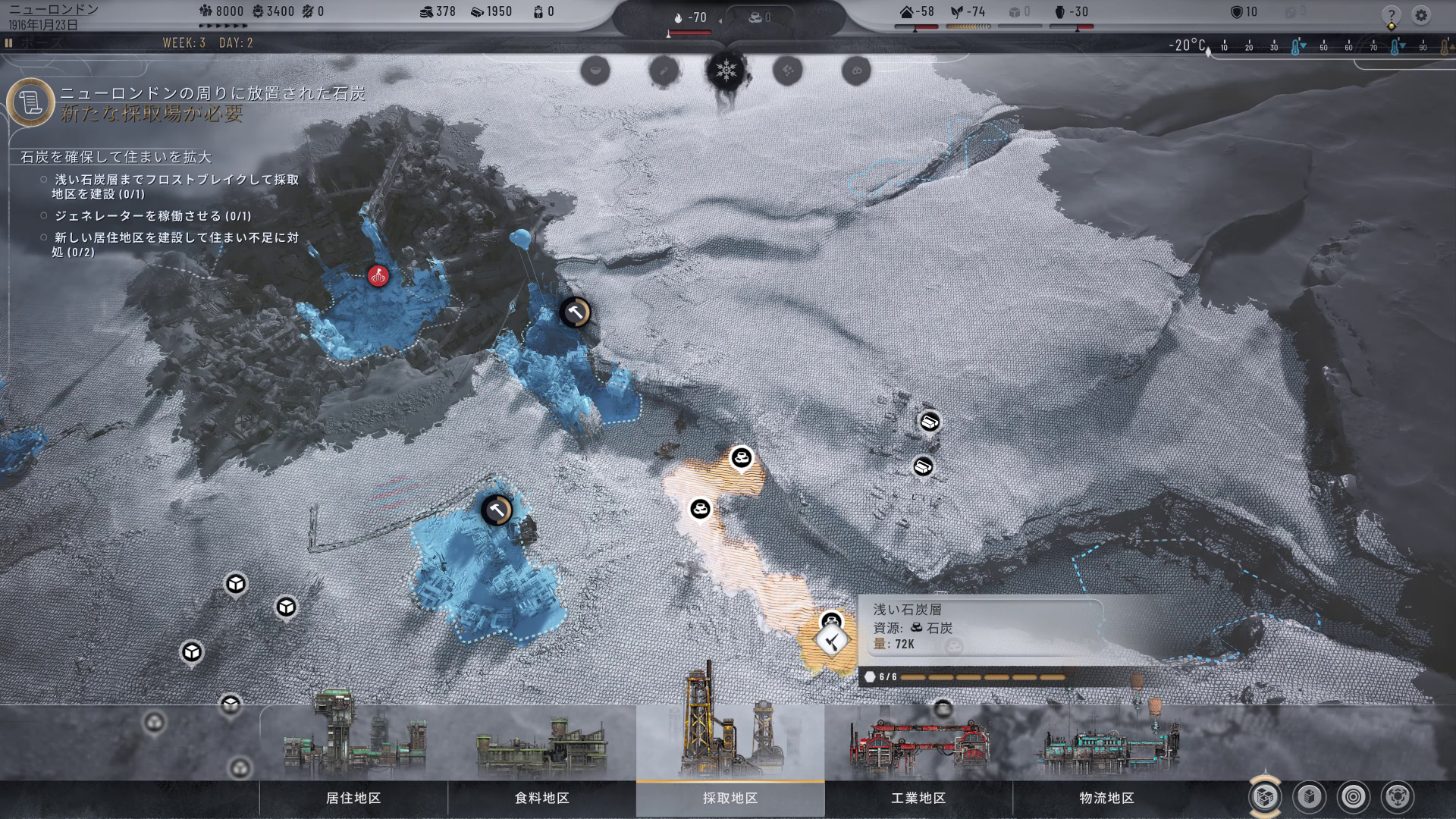Toggle the pause button beside ポーズ
Screen dimensions: 1456x819
(x=9, y=43)
